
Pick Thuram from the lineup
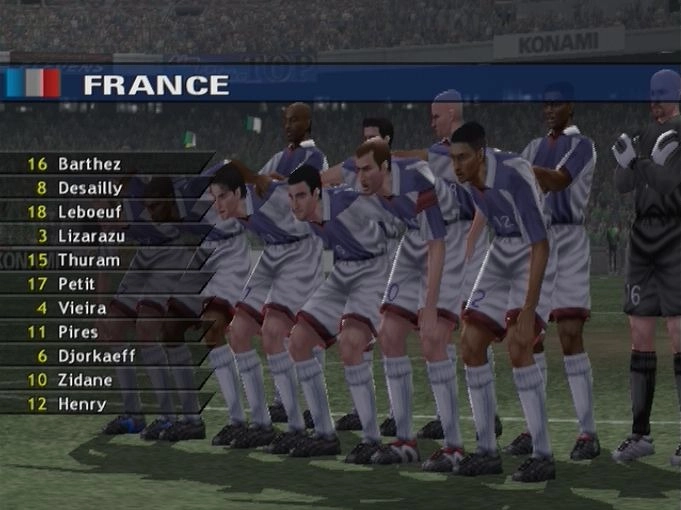coord(88,260)
